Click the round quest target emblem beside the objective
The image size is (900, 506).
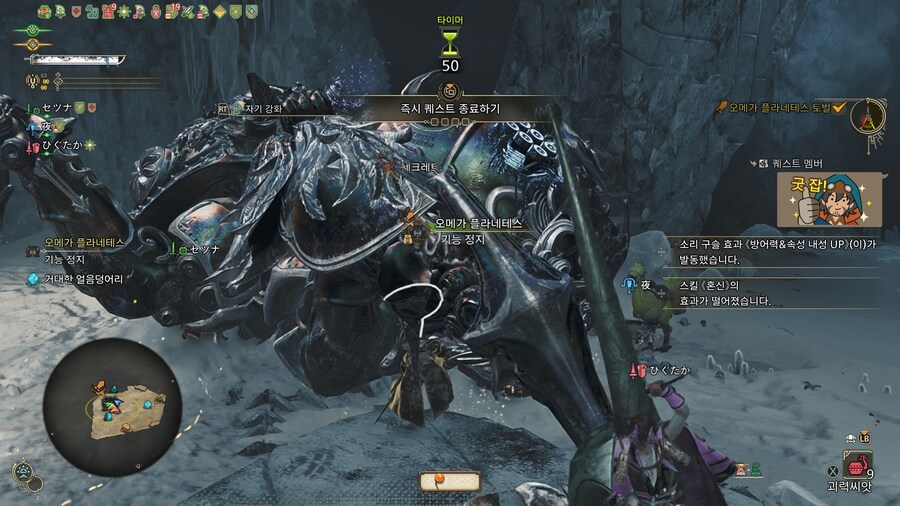(866, 115)
